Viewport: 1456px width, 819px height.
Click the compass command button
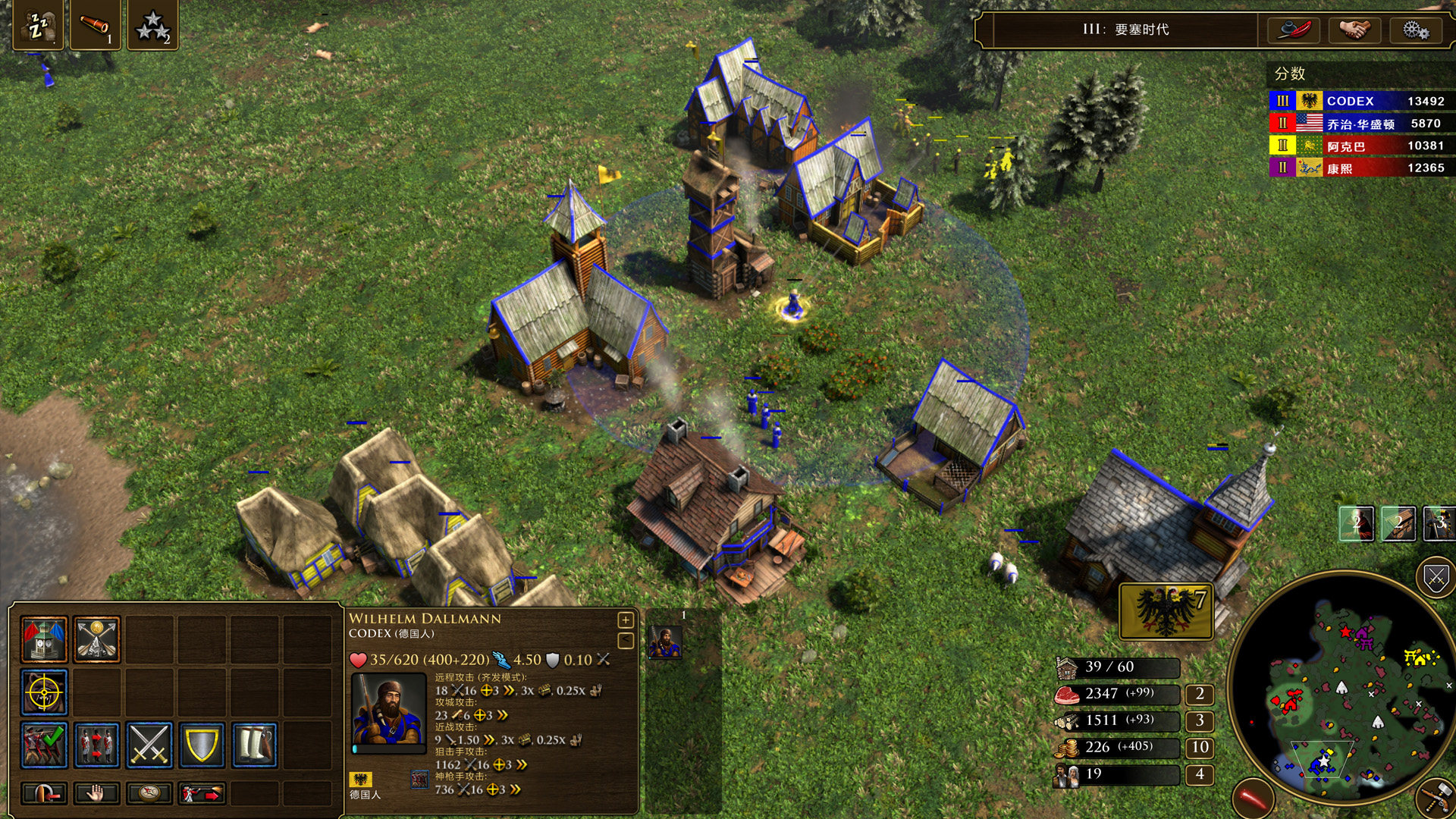pos(149,793)
